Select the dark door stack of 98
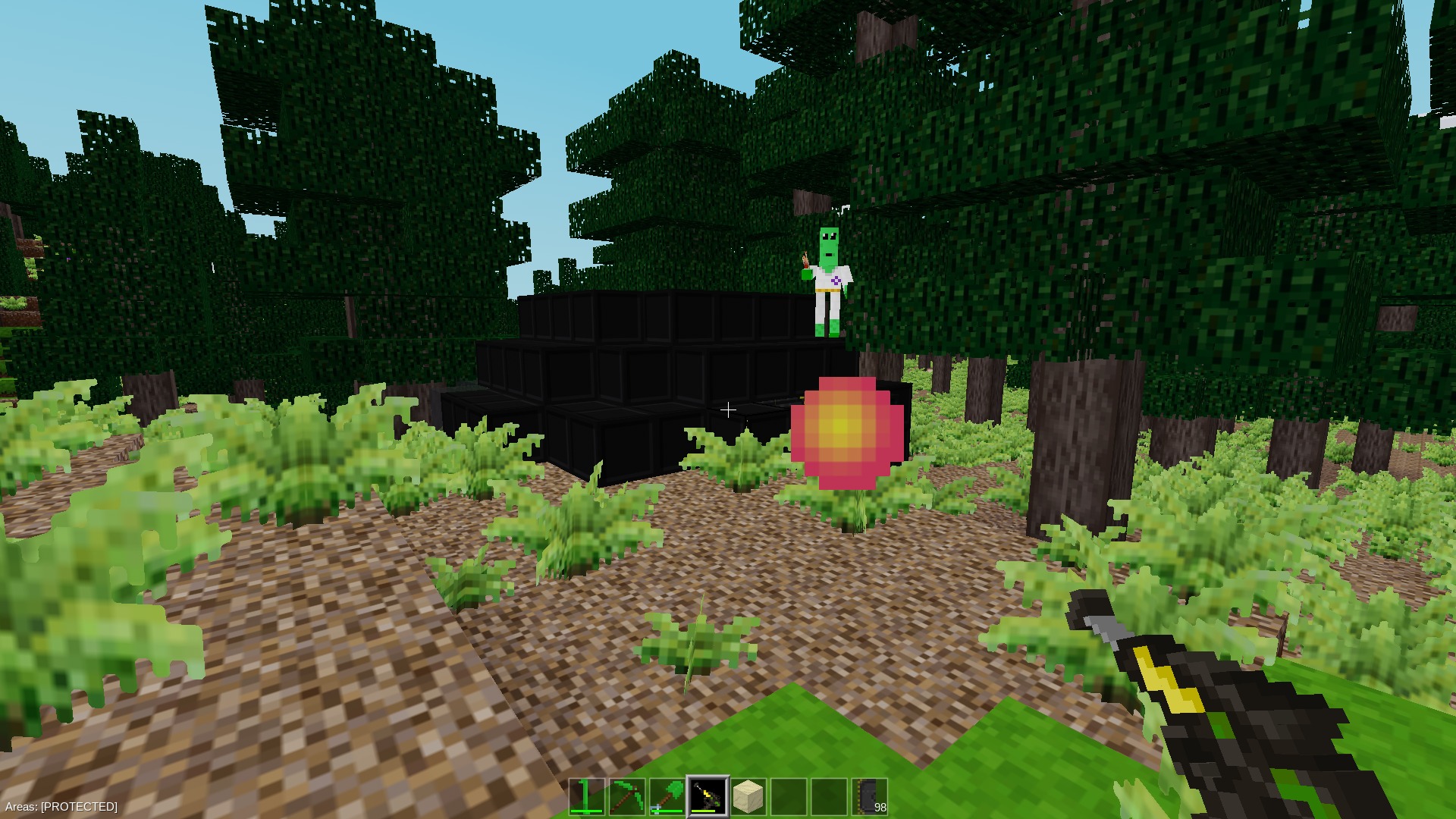Image resolution: width=1456 pixels, height=819 pixels. [x=869, y=796]
